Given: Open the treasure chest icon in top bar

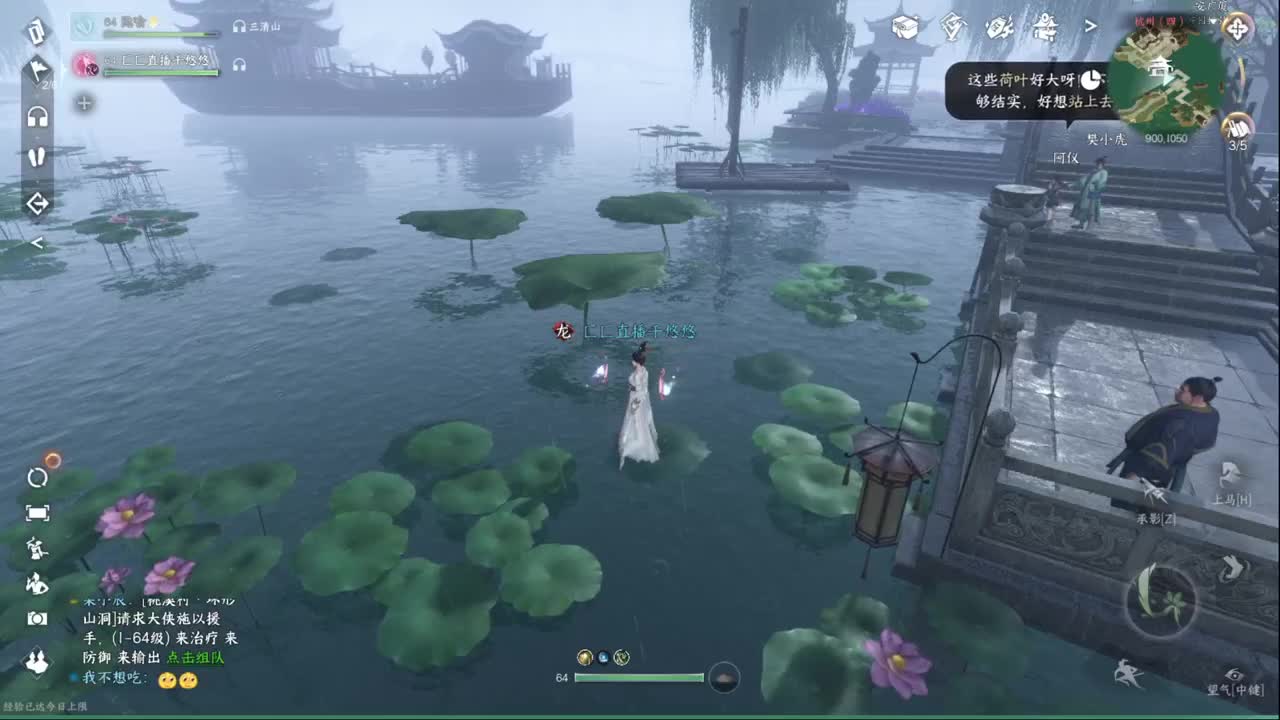Looking at the screenshot, I should click(904, 26).
